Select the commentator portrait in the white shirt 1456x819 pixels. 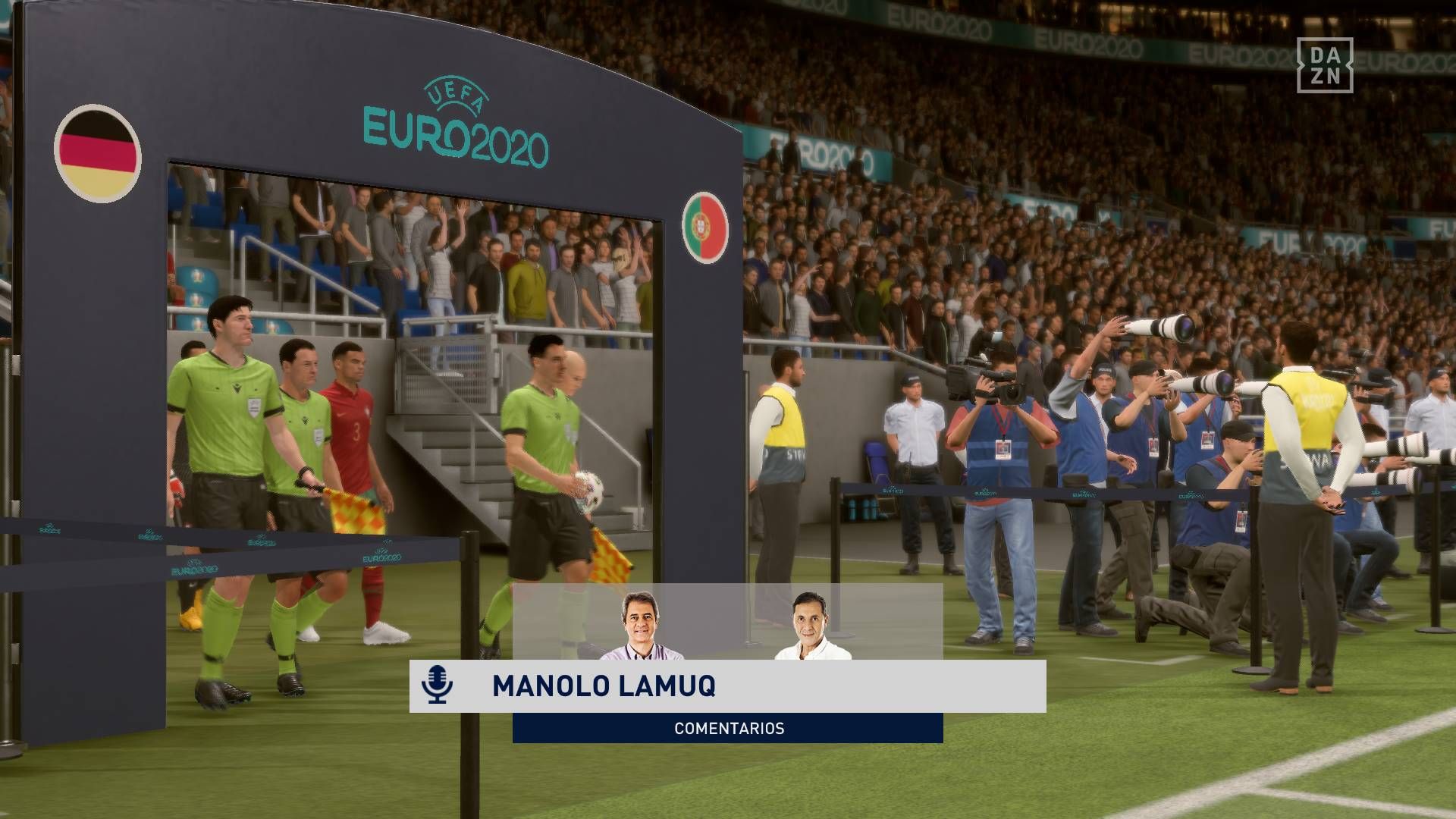(811, 626)
